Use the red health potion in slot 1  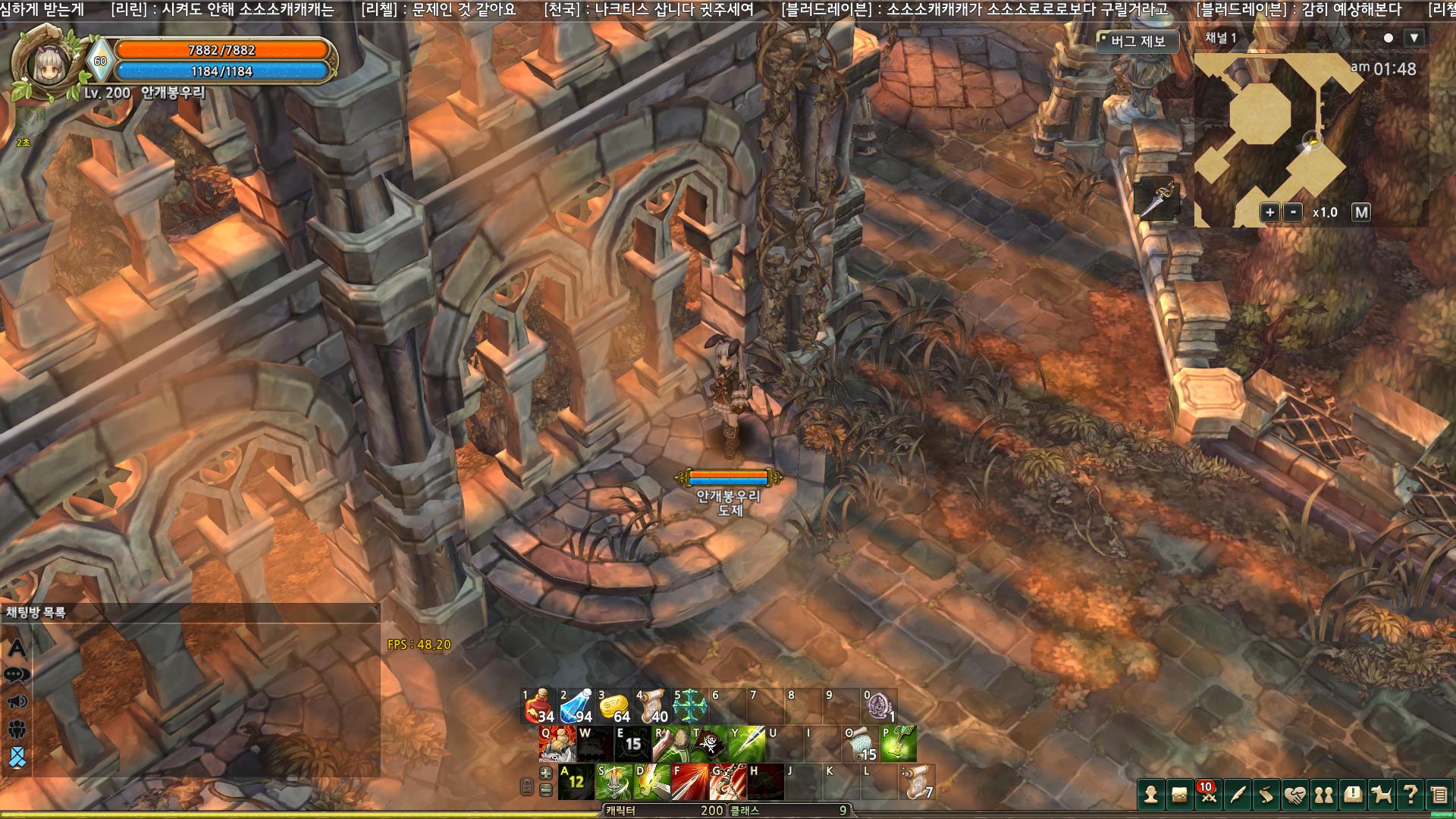click(x=539, y=706)
